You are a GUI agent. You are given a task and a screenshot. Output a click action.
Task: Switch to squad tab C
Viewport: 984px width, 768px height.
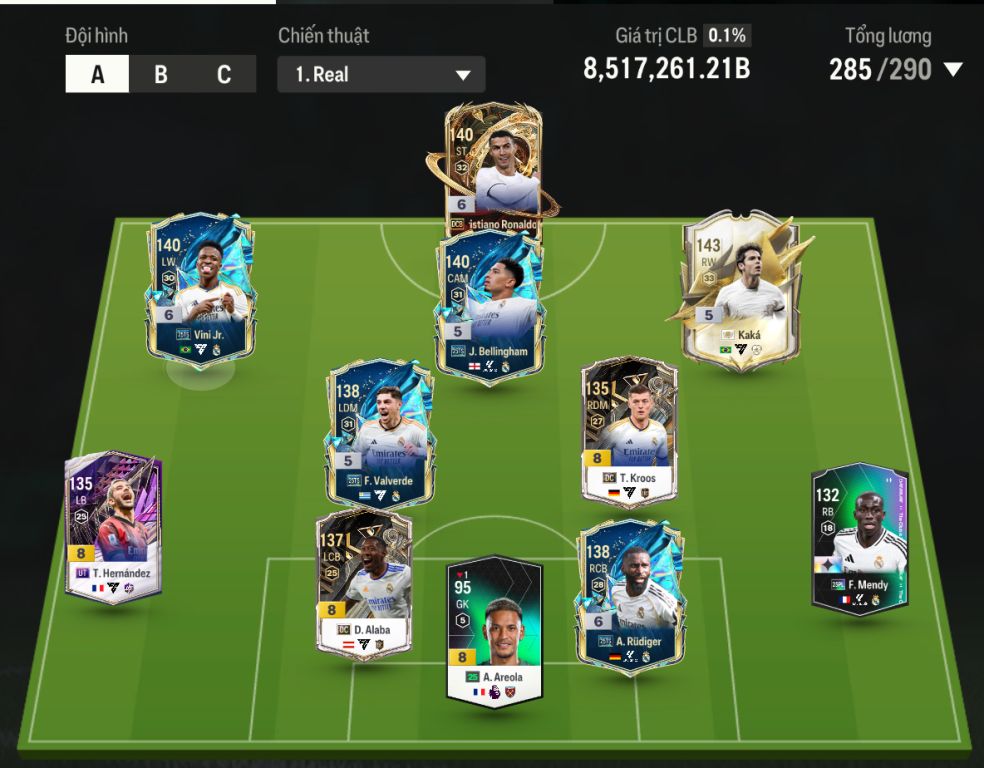tap(224, 75)
